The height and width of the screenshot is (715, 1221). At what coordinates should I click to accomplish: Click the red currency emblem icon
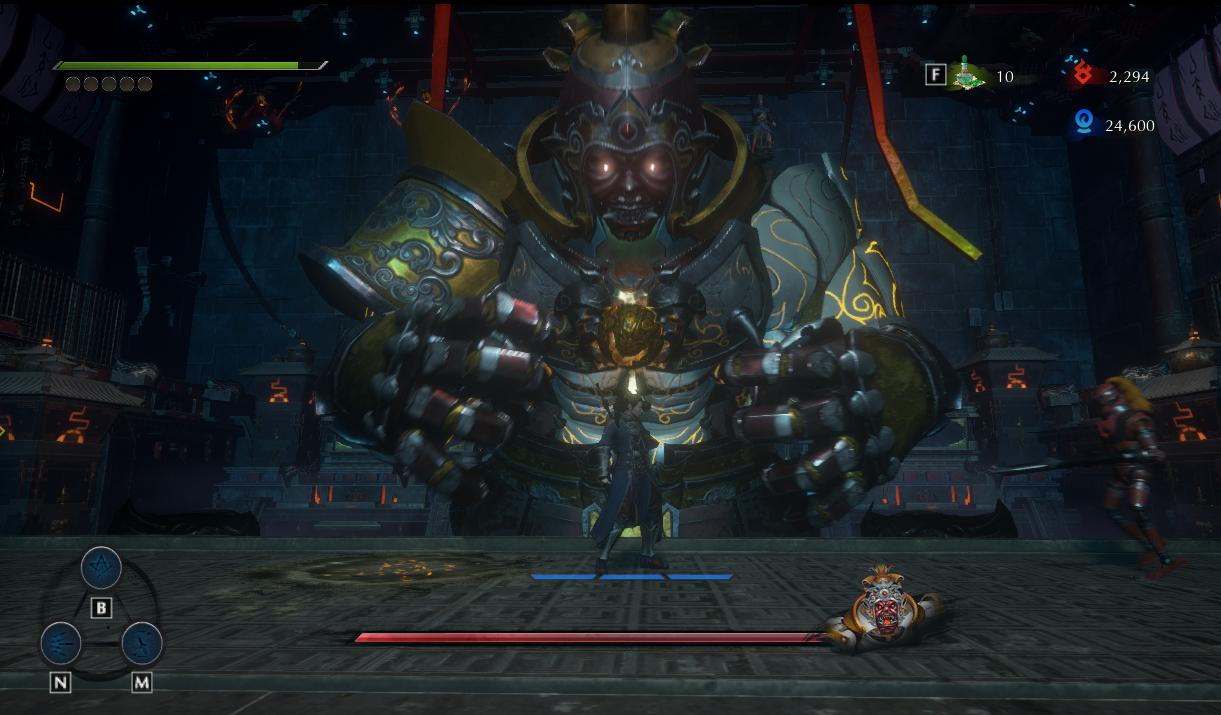tap(1083, 74)
